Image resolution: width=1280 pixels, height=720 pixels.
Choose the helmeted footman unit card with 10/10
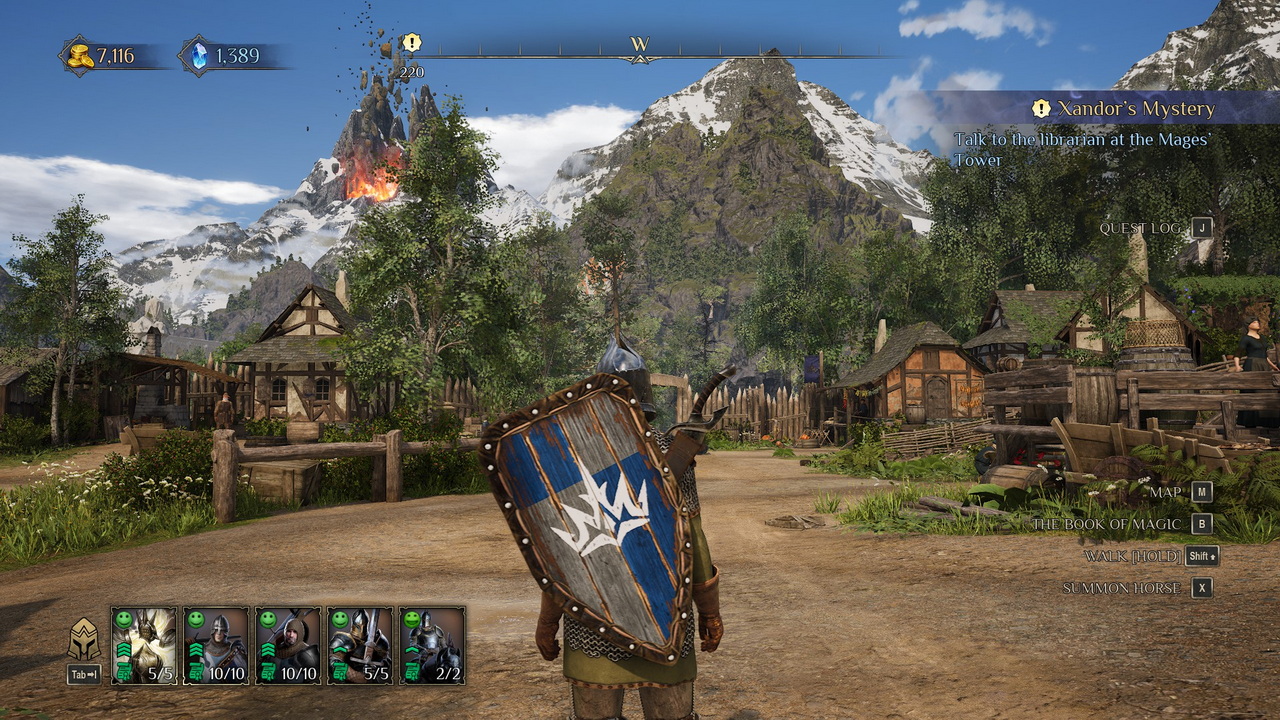coord(216,645)
